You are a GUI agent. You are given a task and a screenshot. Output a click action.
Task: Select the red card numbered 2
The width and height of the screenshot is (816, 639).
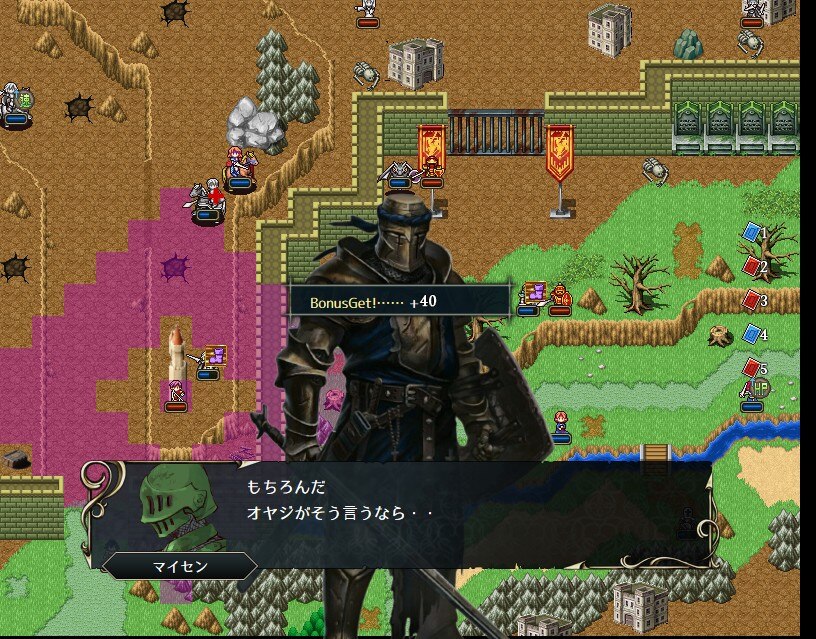[x=752, y=266]
